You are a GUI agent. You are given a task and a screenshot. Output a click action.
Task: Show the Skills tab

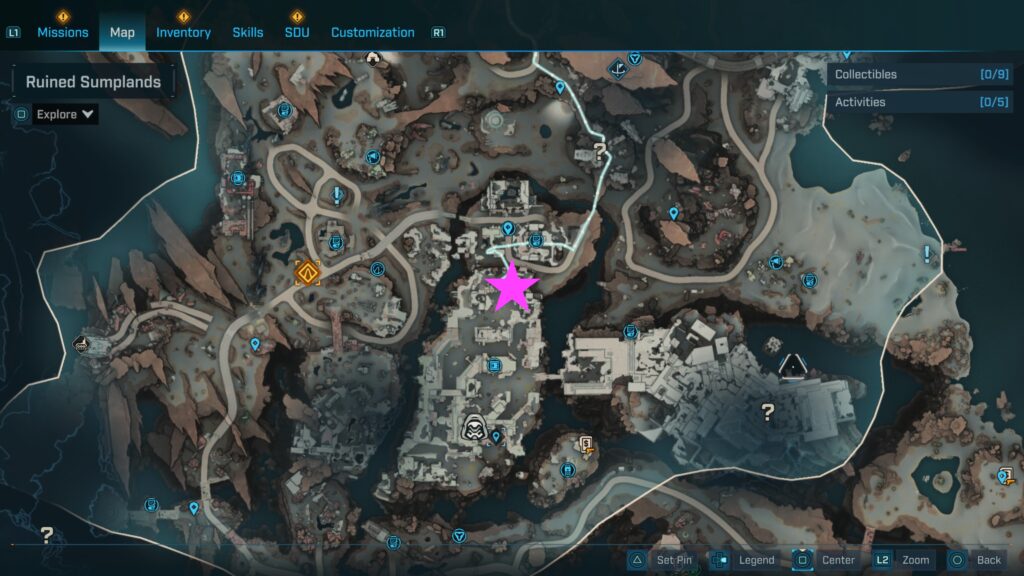click(x=248, y=32)
